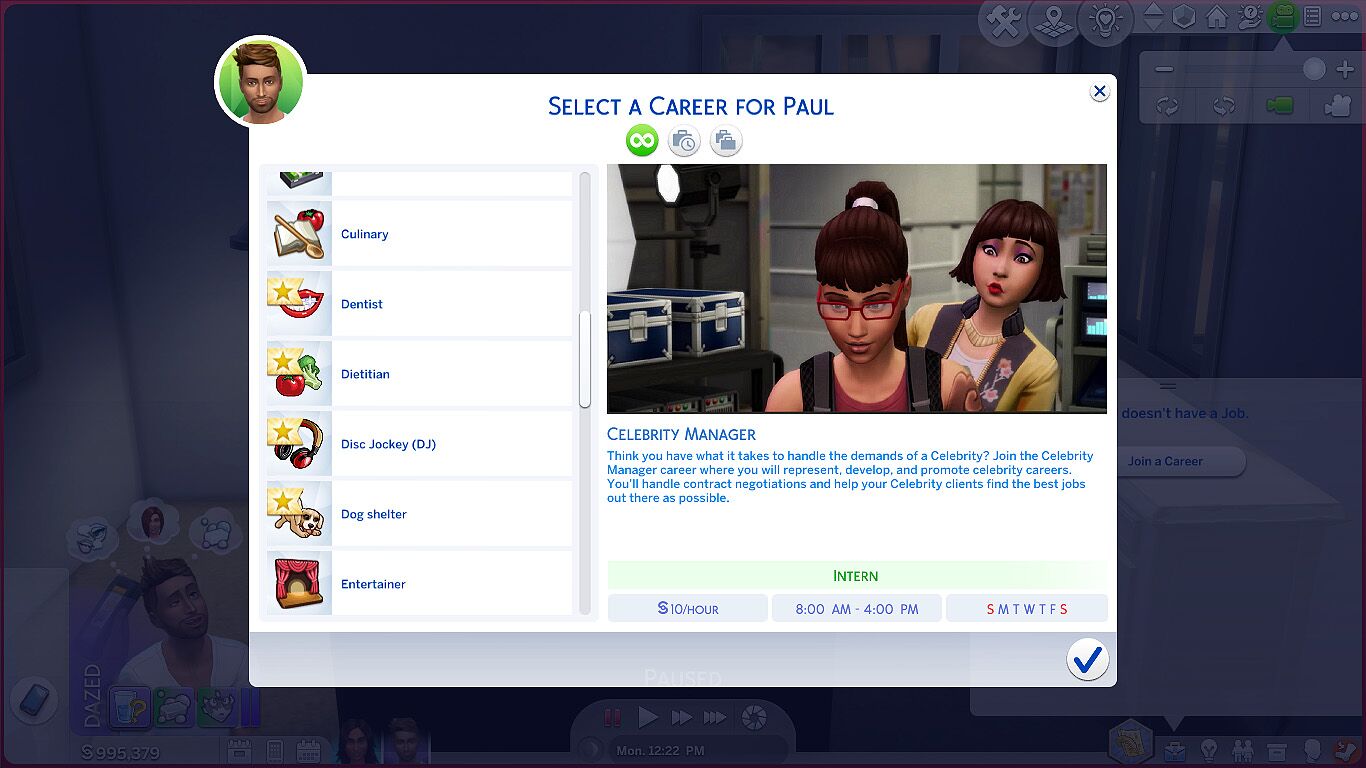Expand wall view with the up-down arrows
The height and width of the screenshot is (768, 1366).
click(1153, 16)
